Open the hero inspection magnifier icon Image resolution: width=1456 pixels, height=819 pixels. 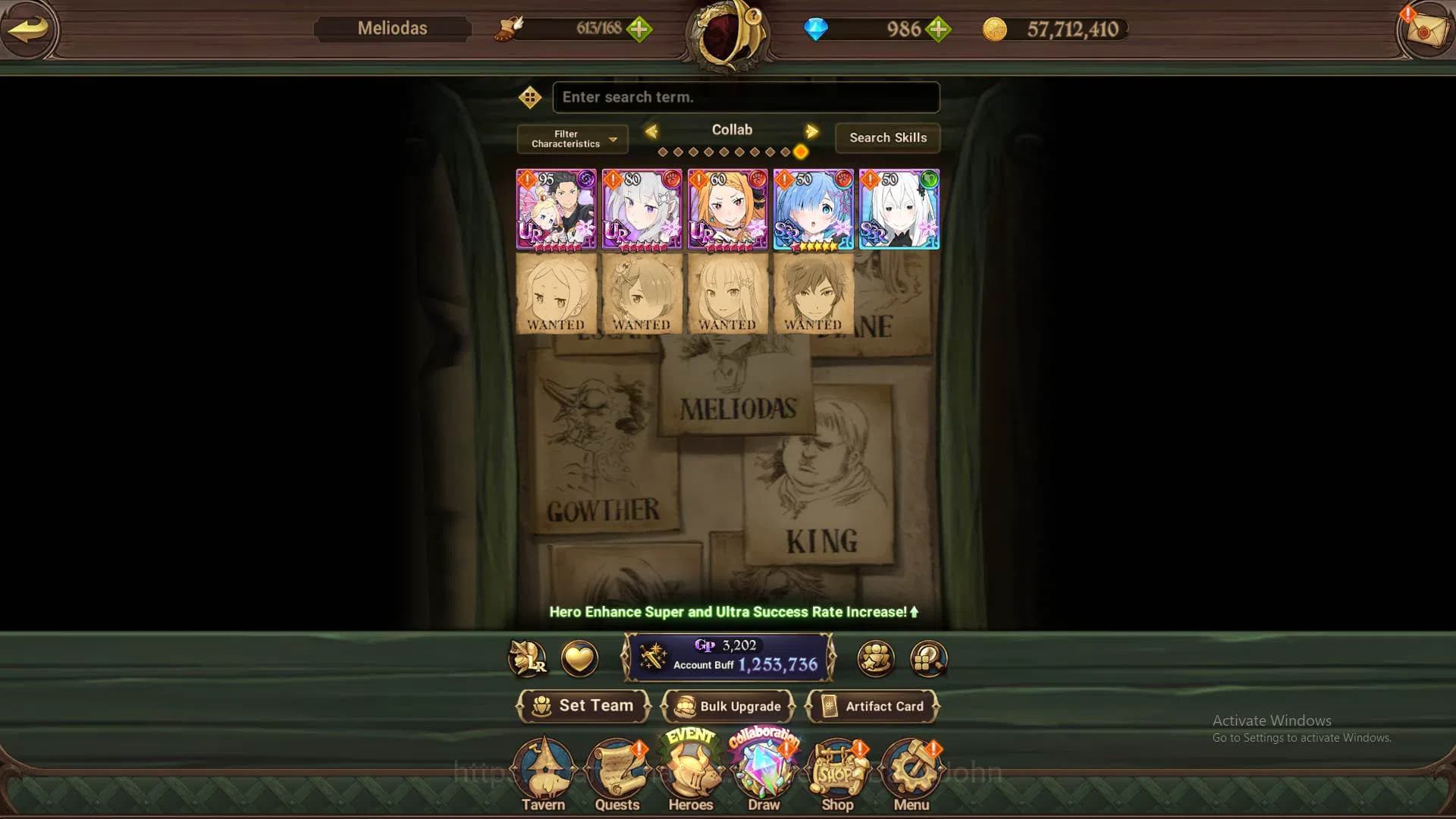(927, 659)
